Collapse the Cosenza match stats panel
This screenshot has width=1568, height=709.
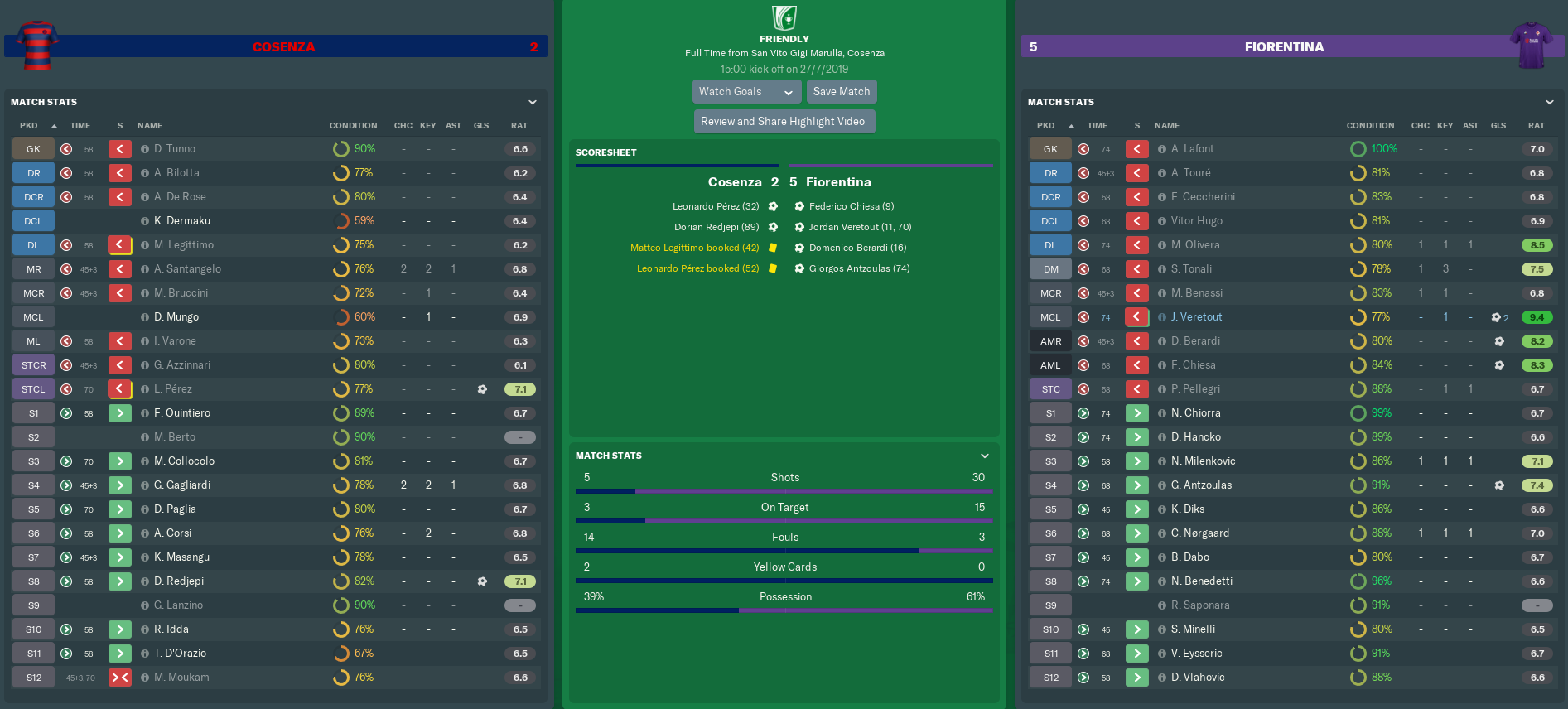point(533,102)
